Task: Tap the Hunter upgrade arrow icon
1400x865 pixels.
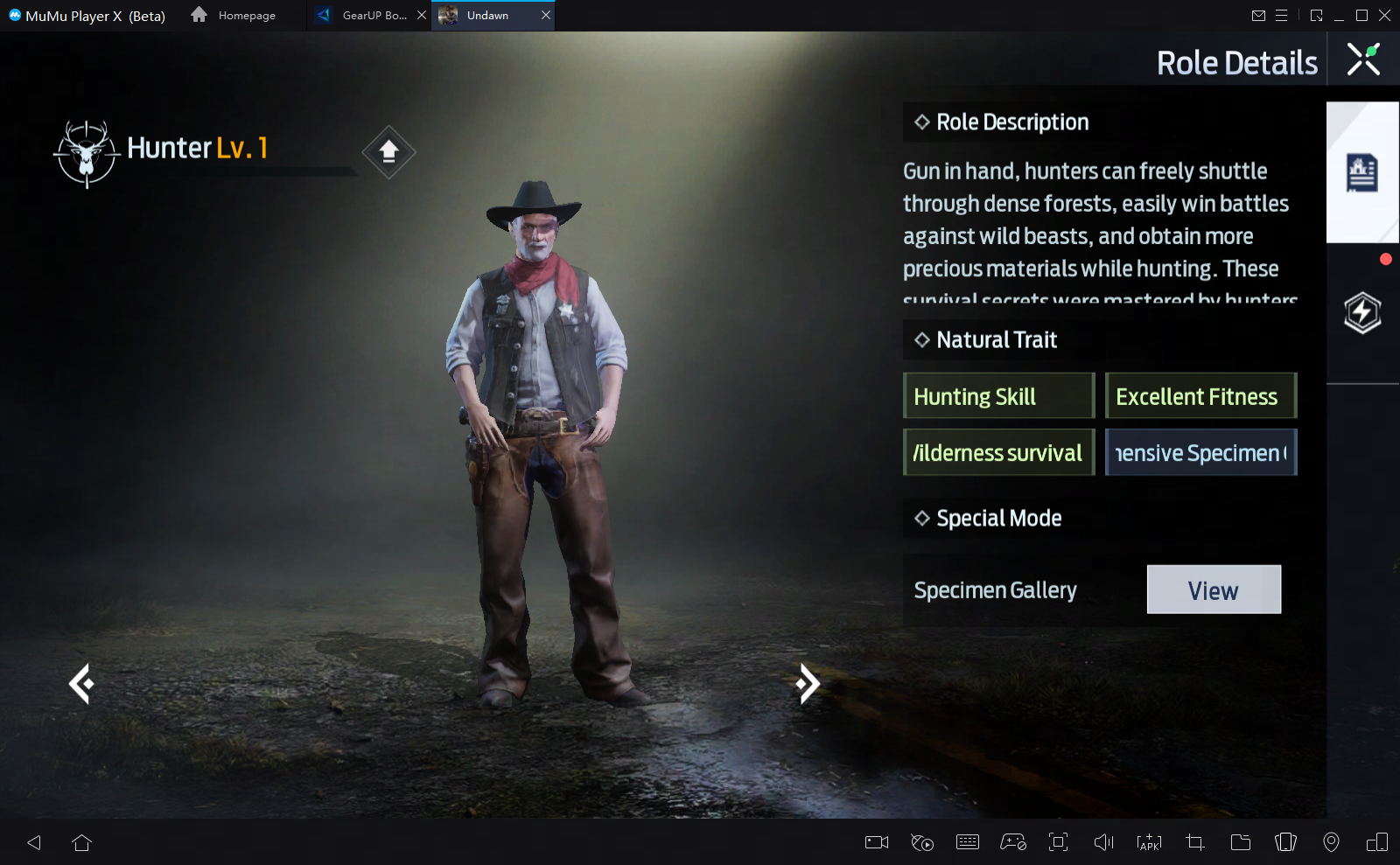Action: 388,152
